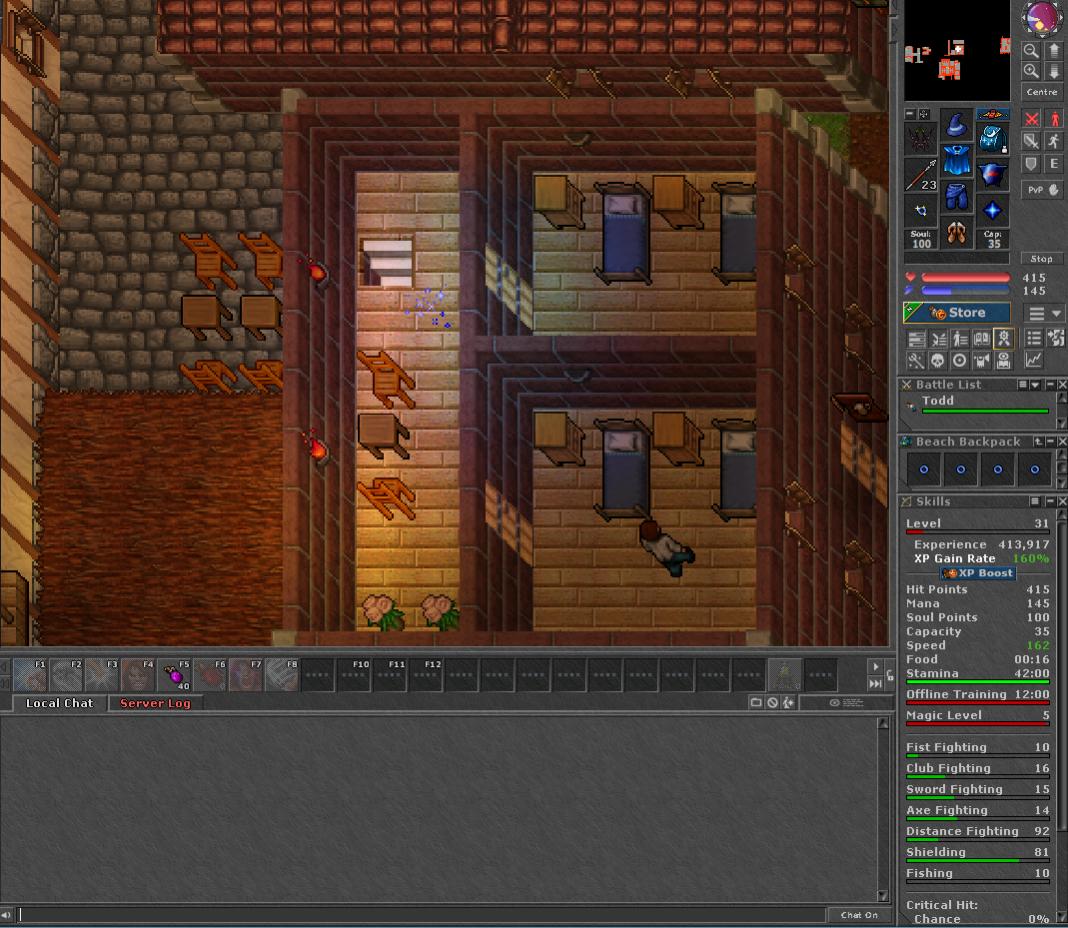
Task: Open the Store
Action: 957,313
